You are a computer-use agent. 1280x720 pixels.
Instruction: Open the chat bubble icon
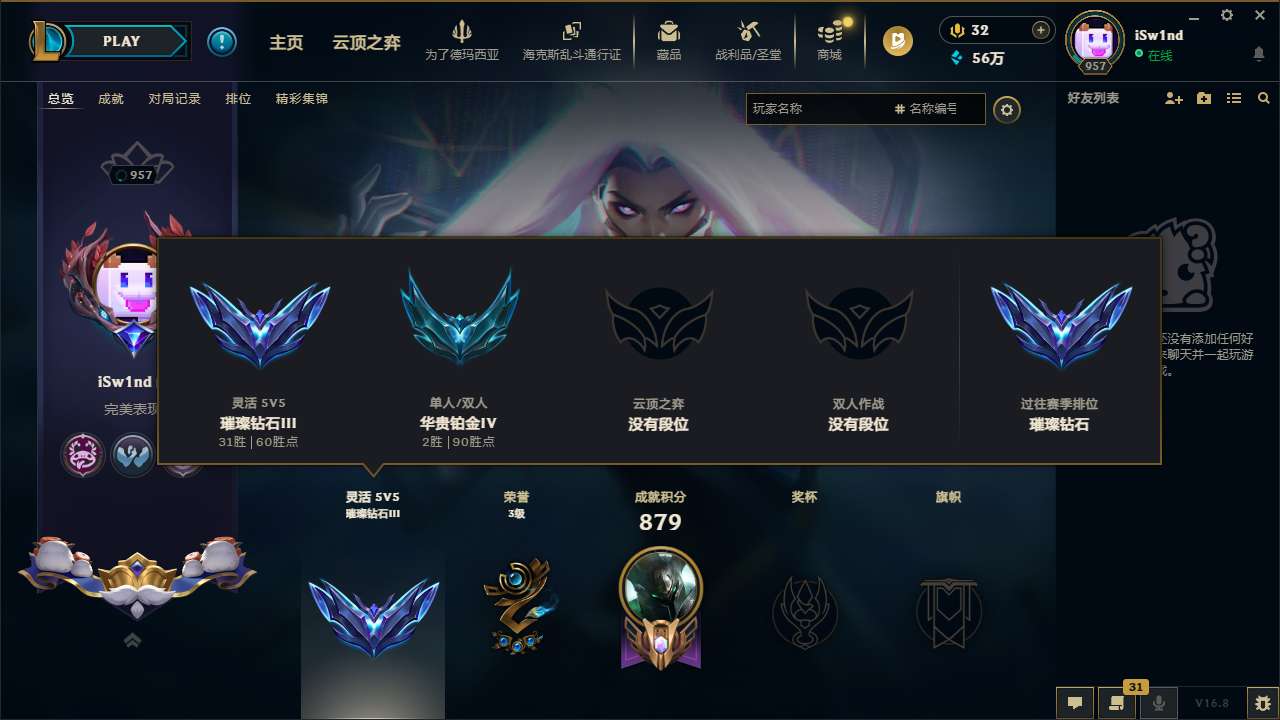click(x=1073, y=703)
